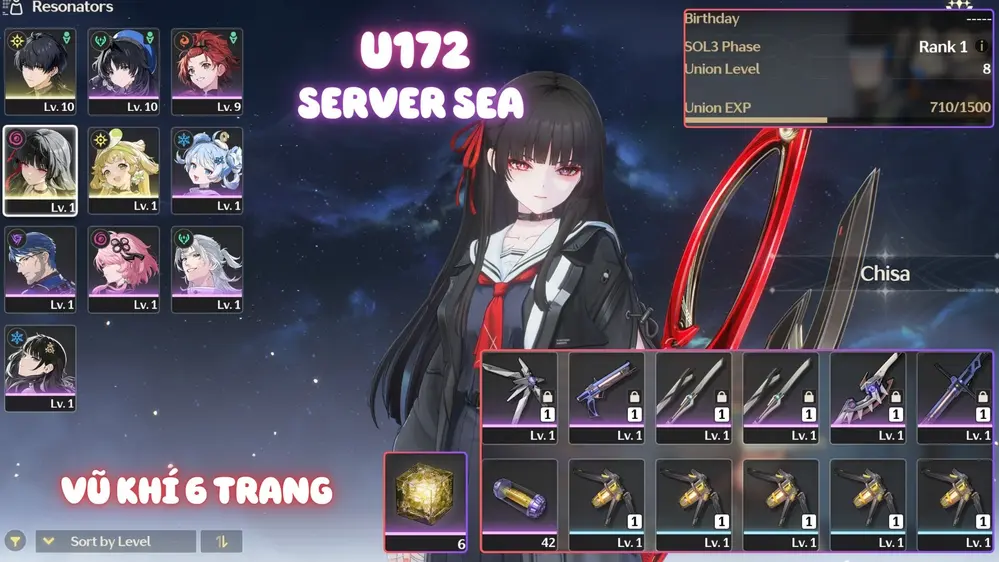Choose the blue-beret resonator portrait
The image size is (999, 562).
pyautogui.click(x=124, y=71)
